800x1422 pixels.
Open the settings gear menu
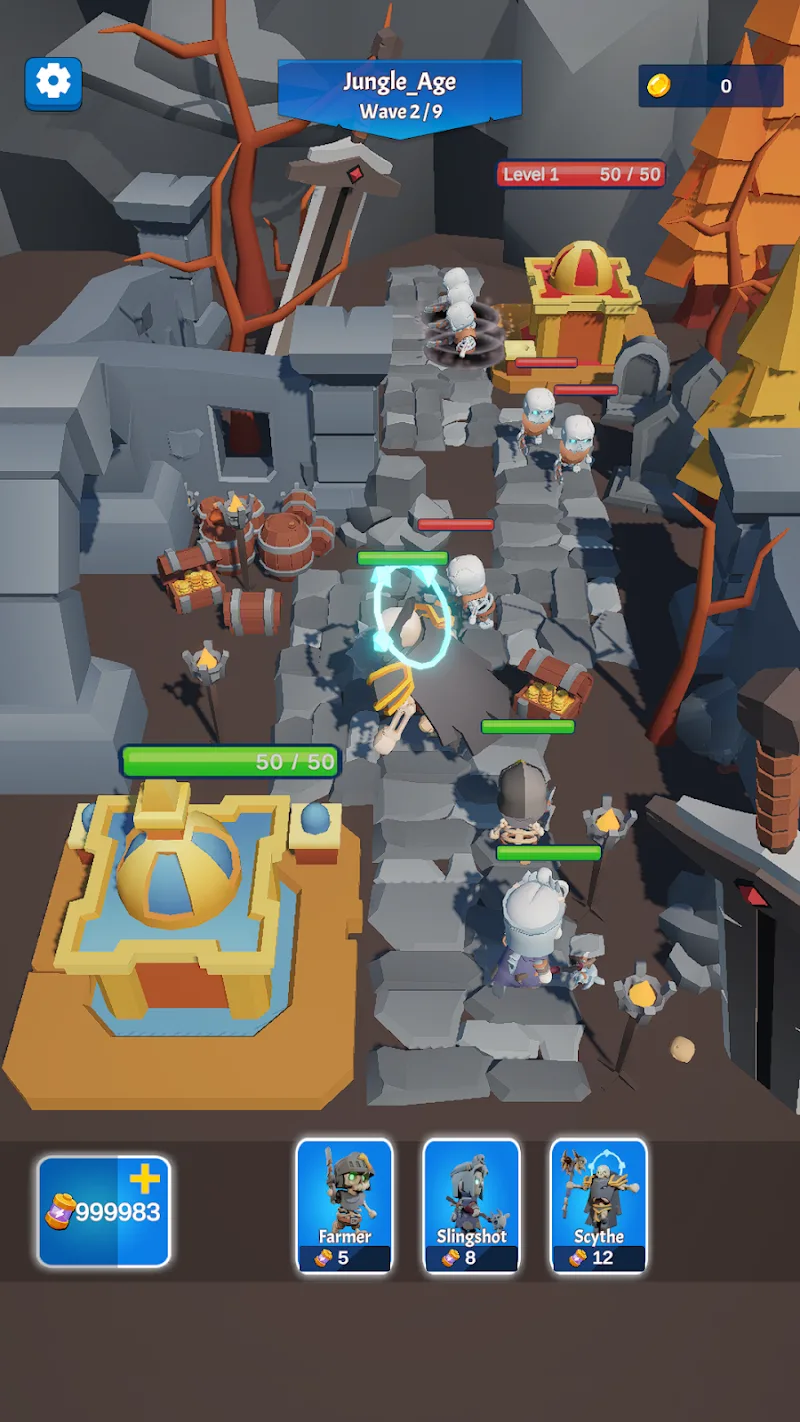53,82
